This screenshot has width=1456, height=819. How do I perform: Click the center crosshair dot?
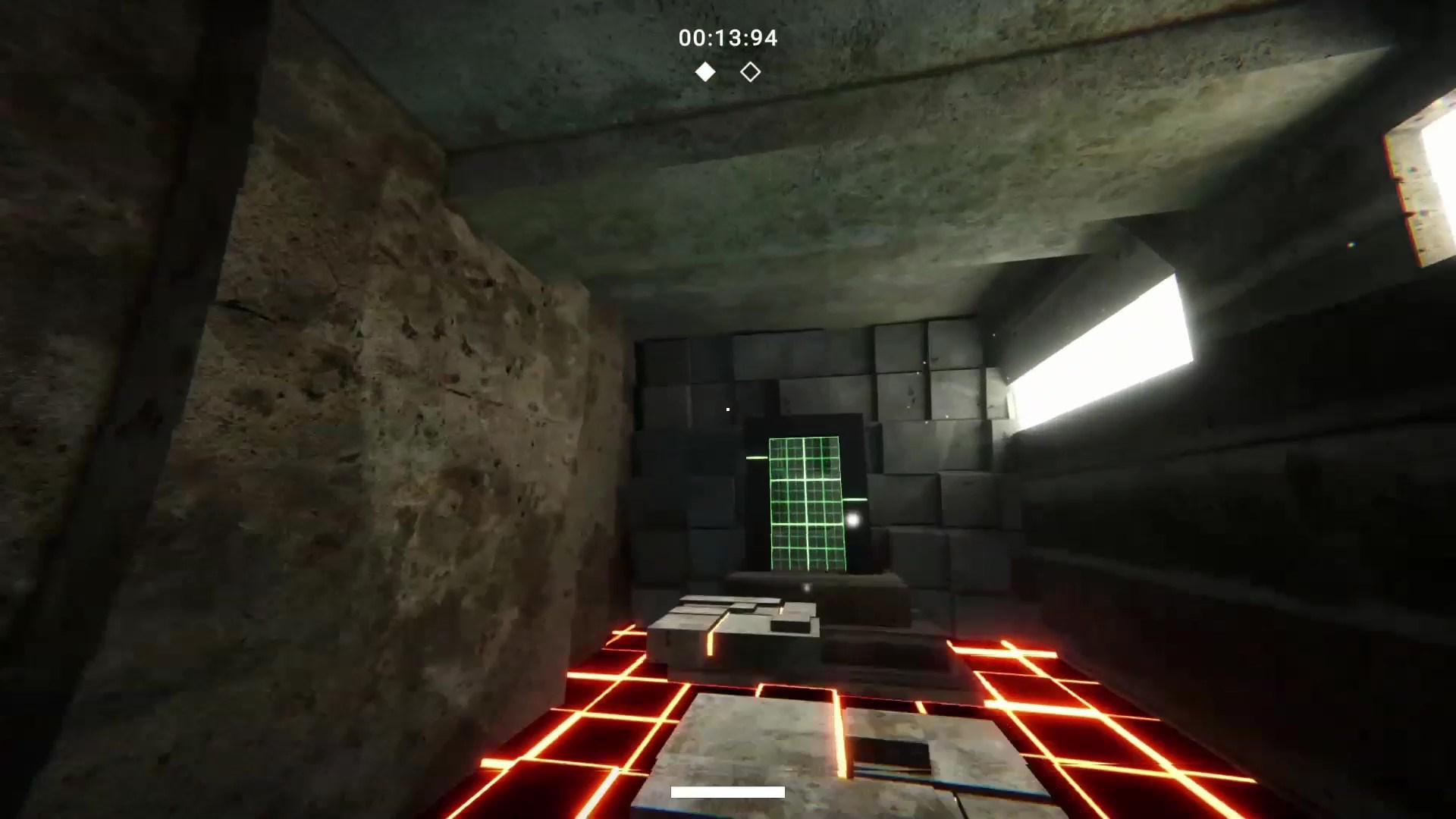(x=726, y=409)
